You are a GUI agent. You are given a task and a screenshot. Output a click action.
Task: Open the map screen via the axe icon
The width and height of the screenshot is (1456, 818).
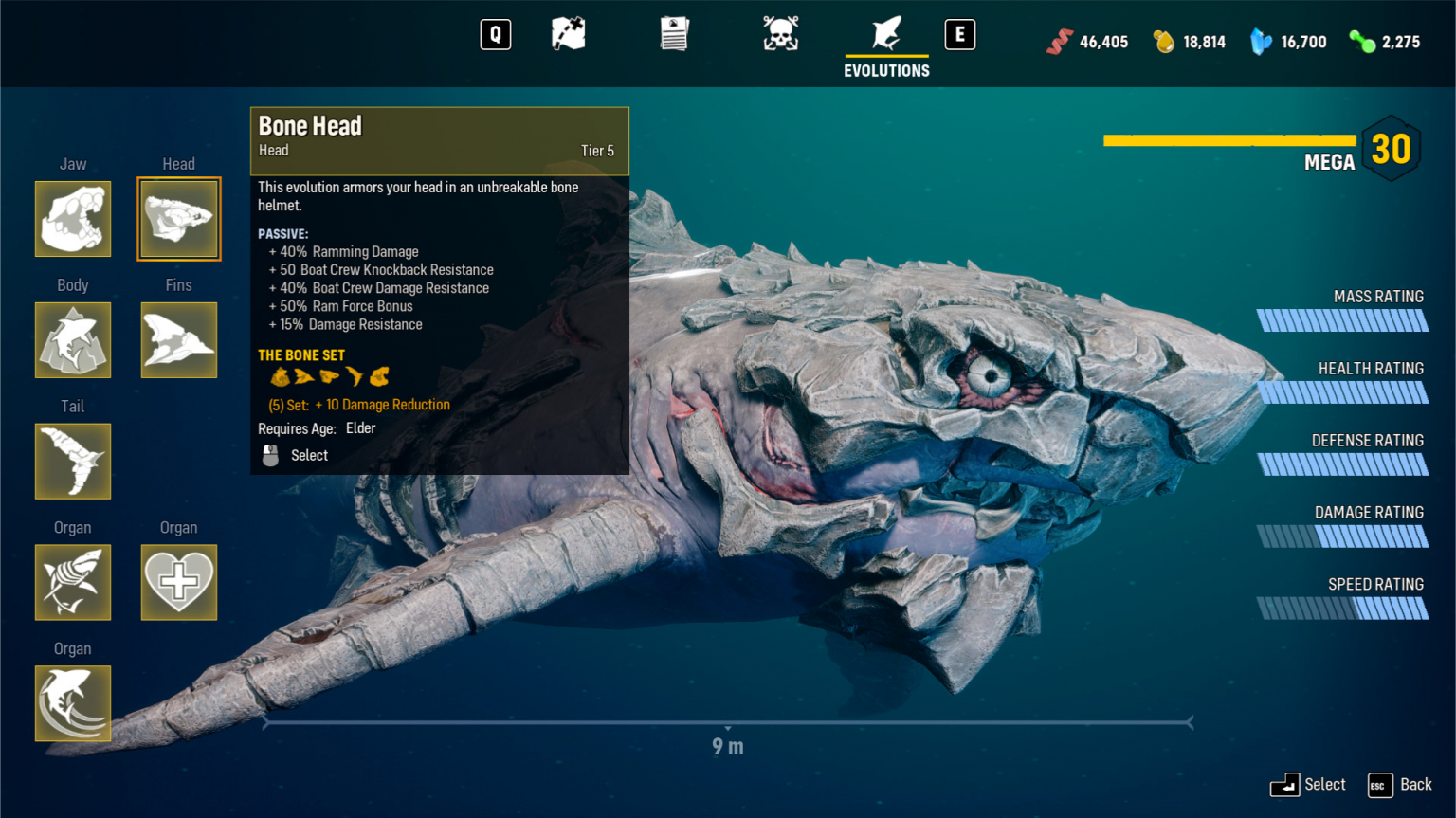tap(568, 33)
